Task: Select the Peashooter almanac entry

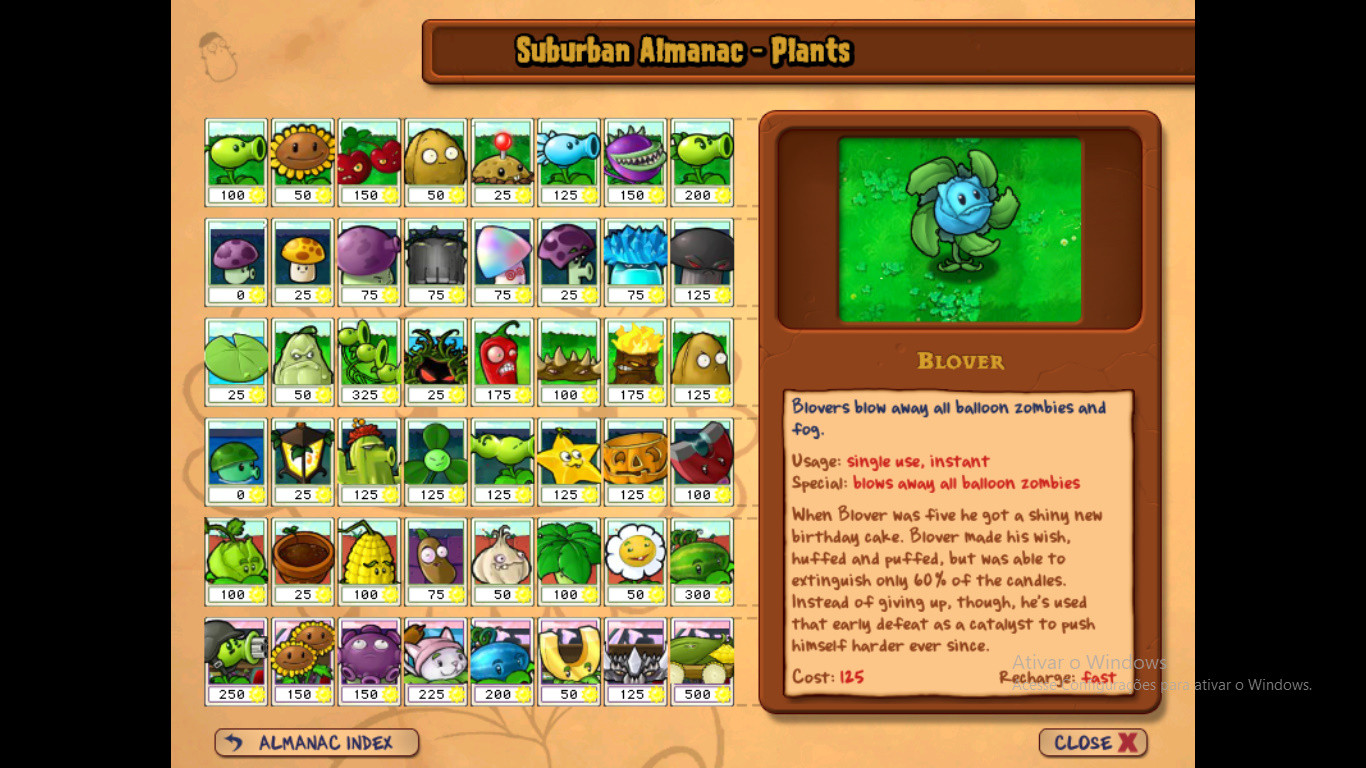Action: (x=235, y=160)
